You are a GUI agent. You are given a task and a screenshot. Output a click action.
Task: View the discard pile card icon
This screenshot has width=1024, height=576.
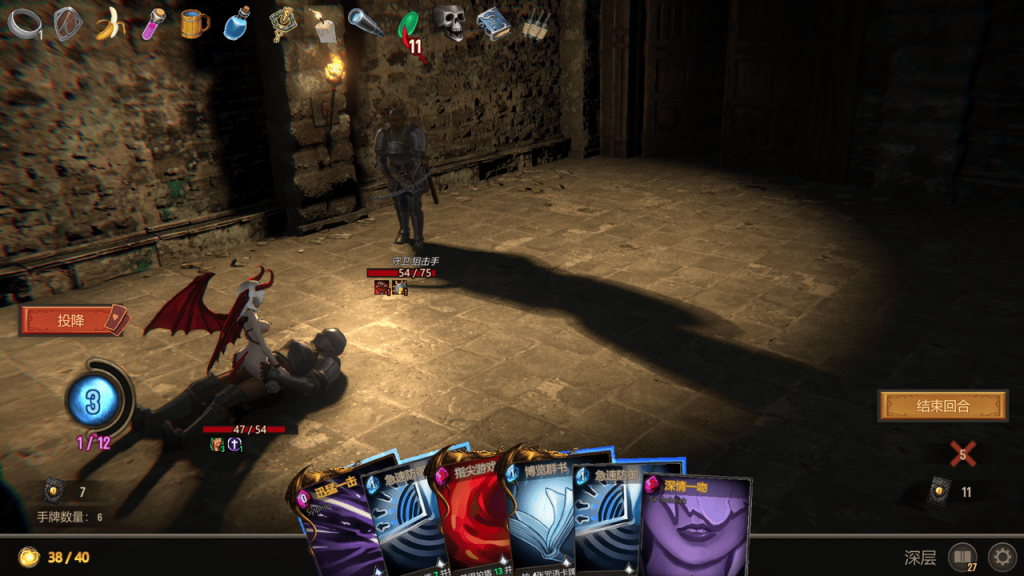coord(939,491)
